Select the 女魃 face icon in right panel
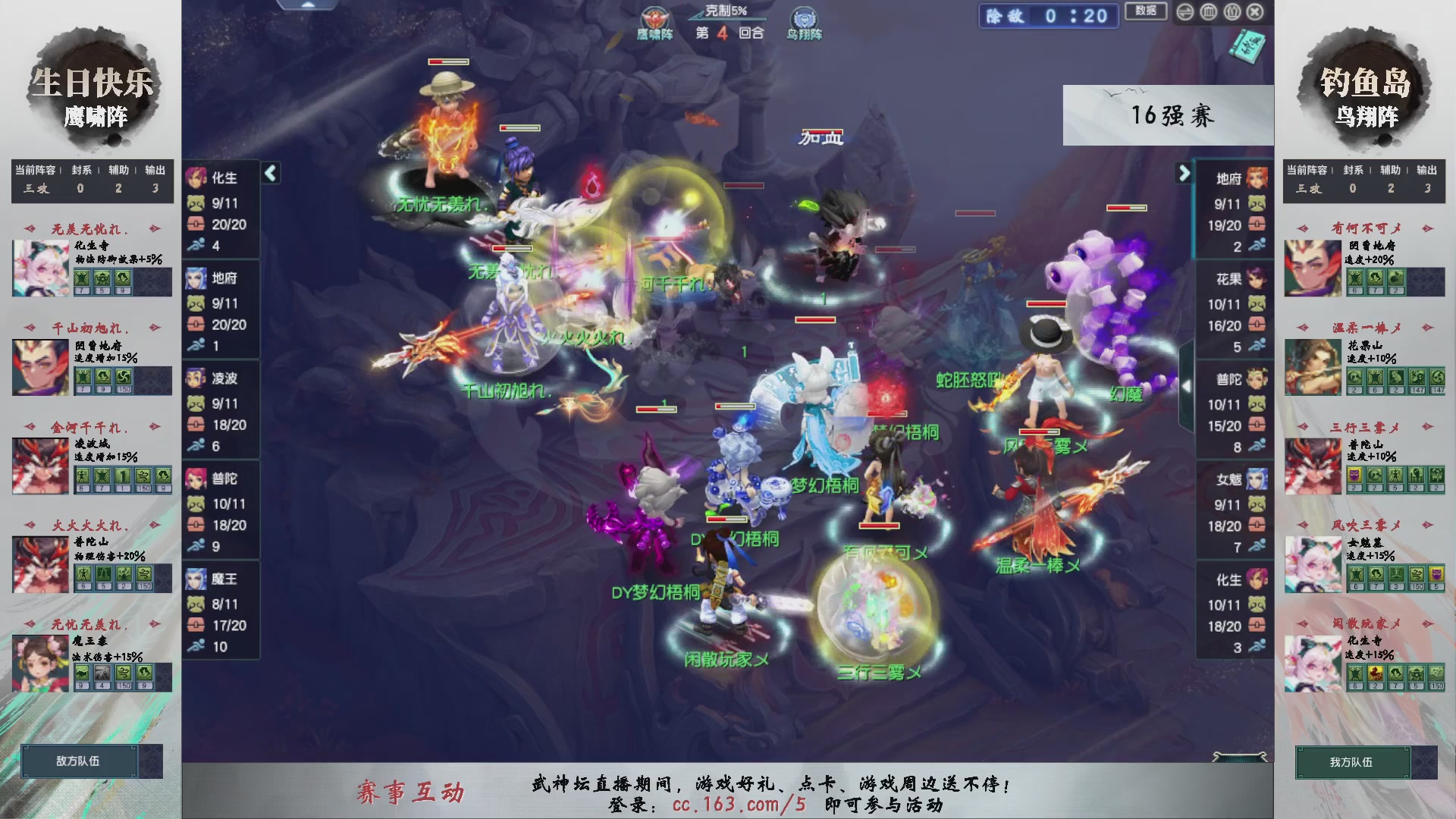1456x819 pixels. (1257, 479)
